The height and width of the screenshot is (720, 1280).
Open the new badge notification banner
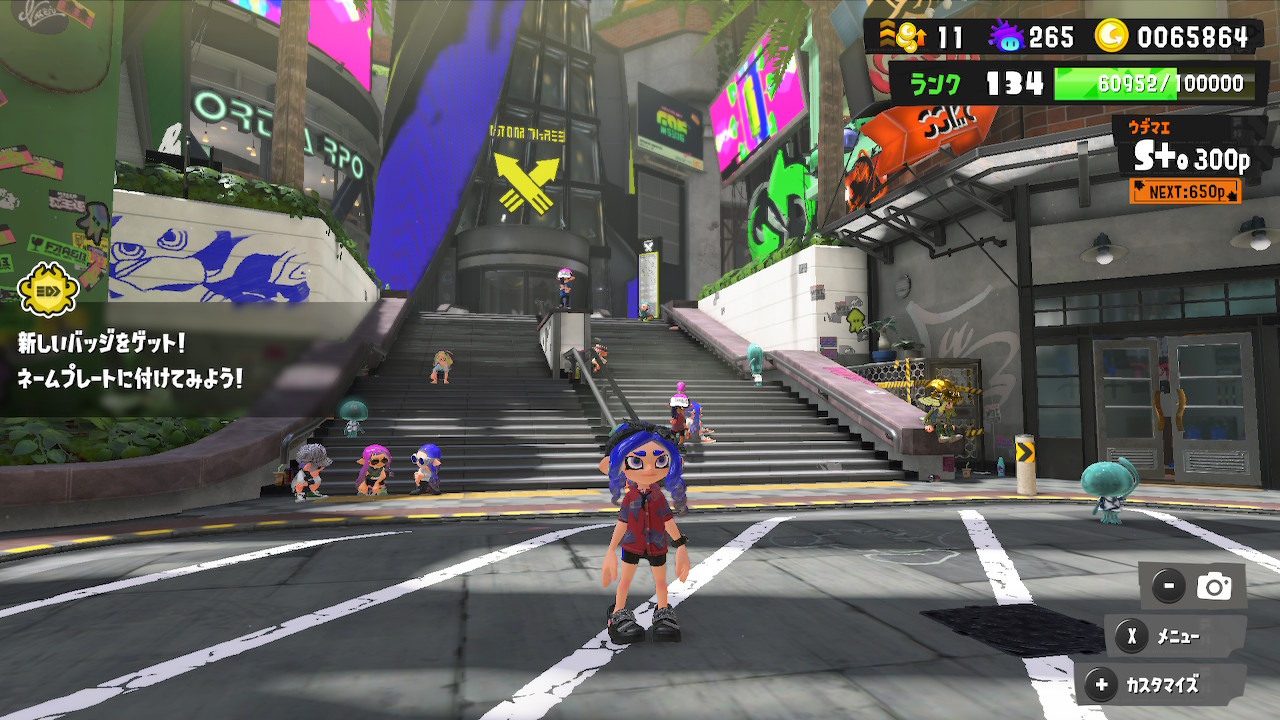click(130, 360)
